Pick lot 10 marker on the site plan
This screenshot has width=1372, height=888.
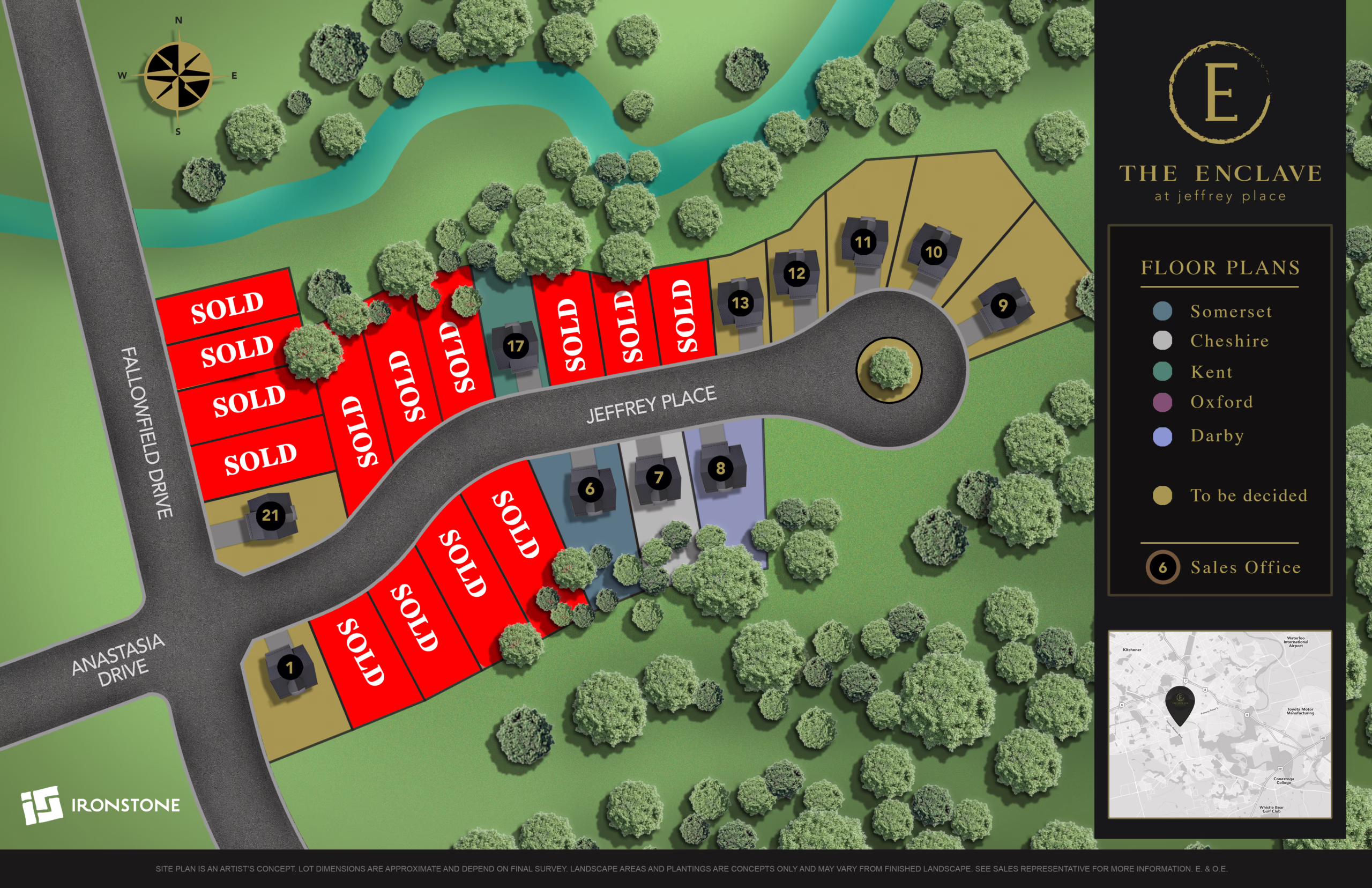[x=934, y=252]
